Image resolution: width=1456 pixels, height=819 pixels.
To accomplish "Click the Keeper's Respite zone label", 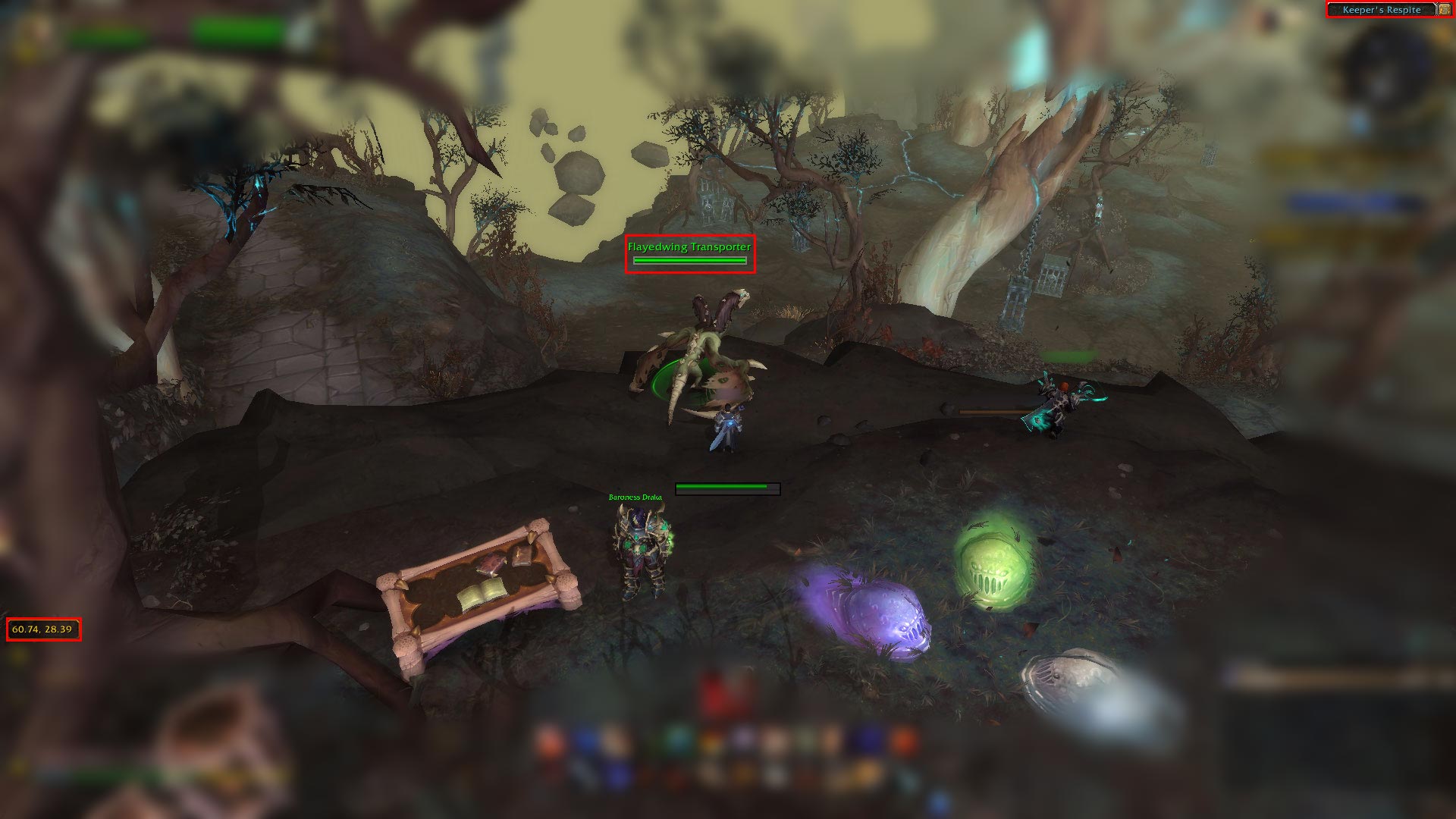I will [x=1381, y=10].
